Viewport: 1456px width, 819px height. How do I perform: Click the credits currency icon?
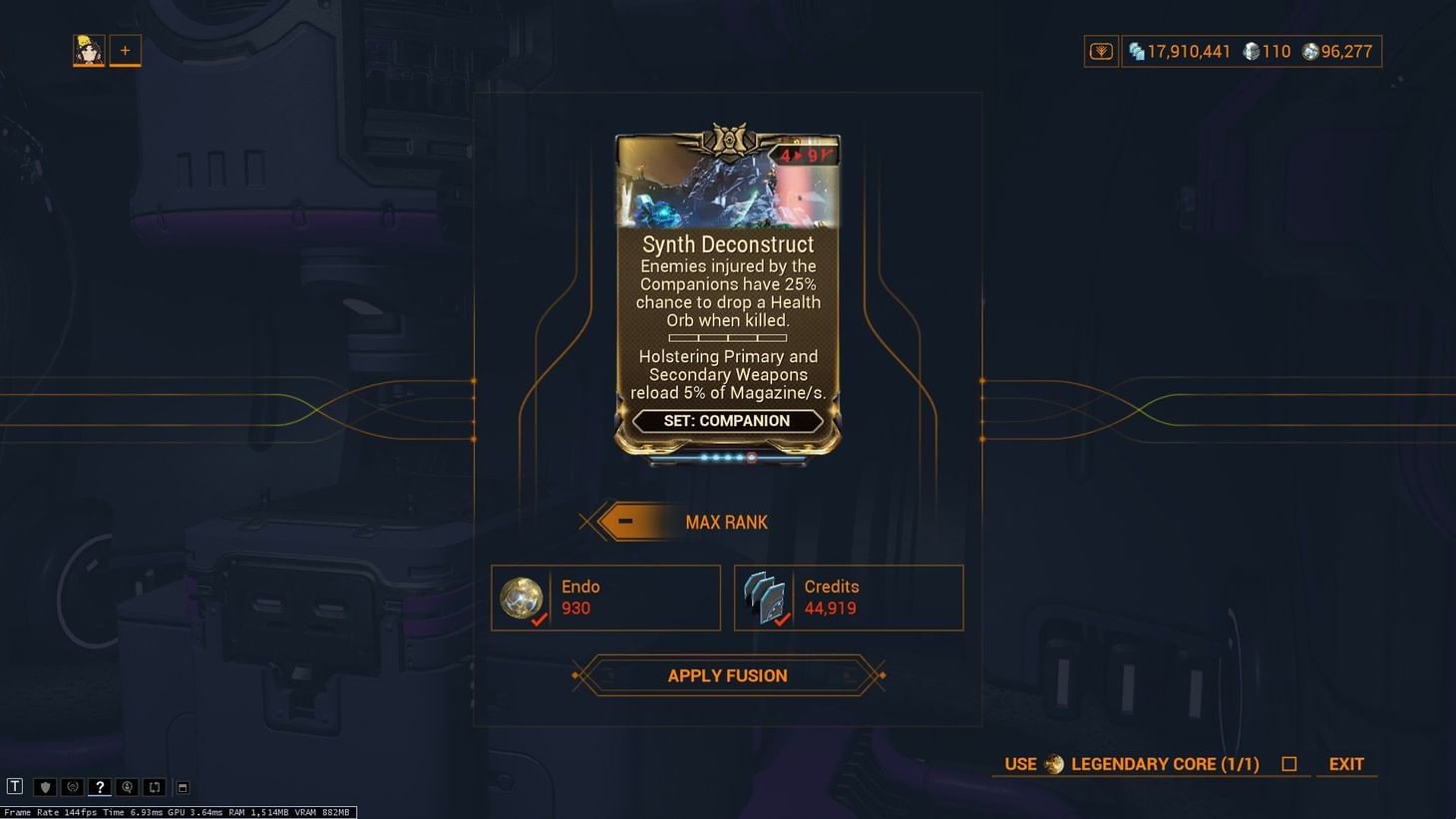pos(1138,51)
